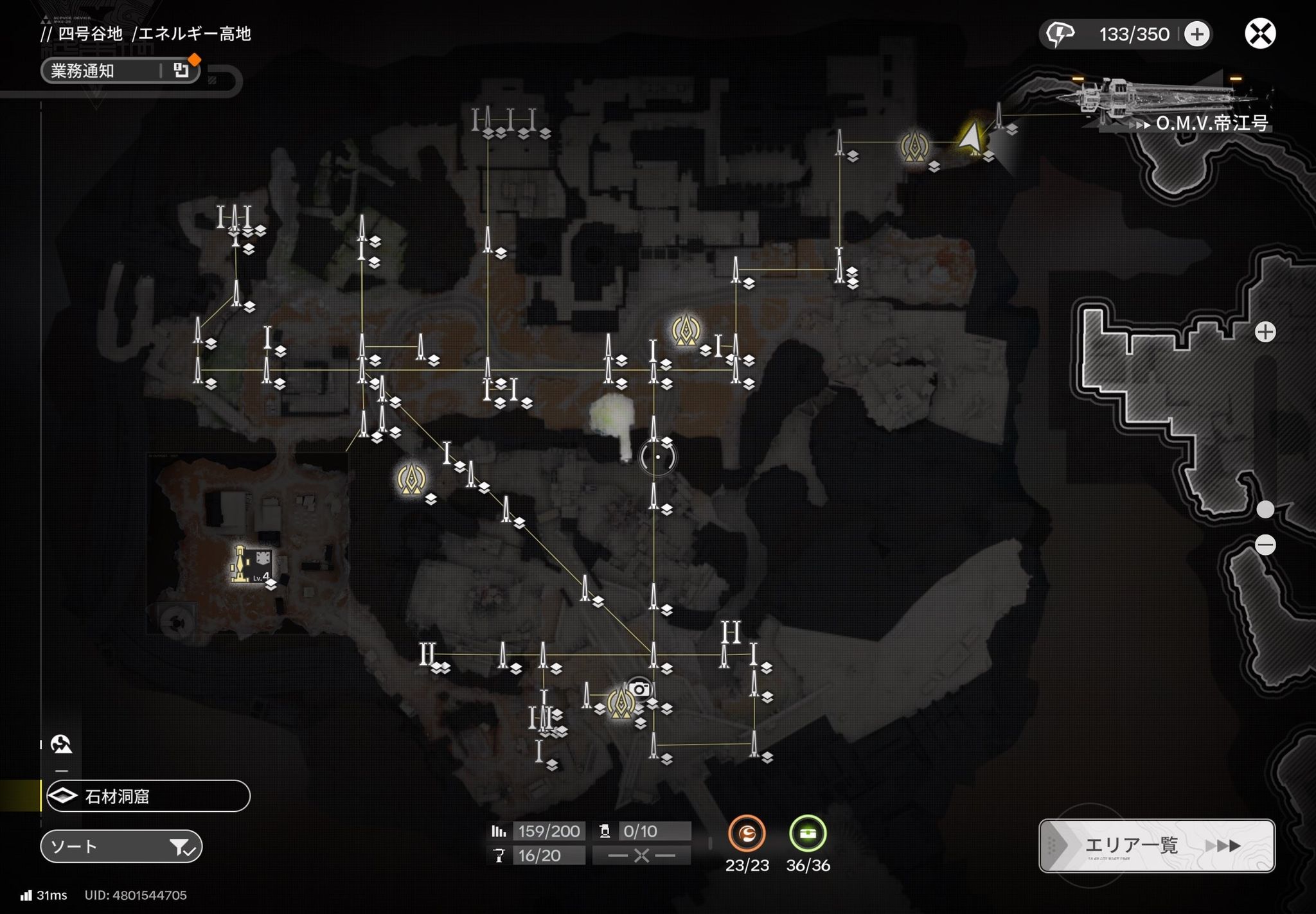Adjust the map zoom slider handle
Viewport: 1316px width, 914px height.
click(x=1265, y=509)
